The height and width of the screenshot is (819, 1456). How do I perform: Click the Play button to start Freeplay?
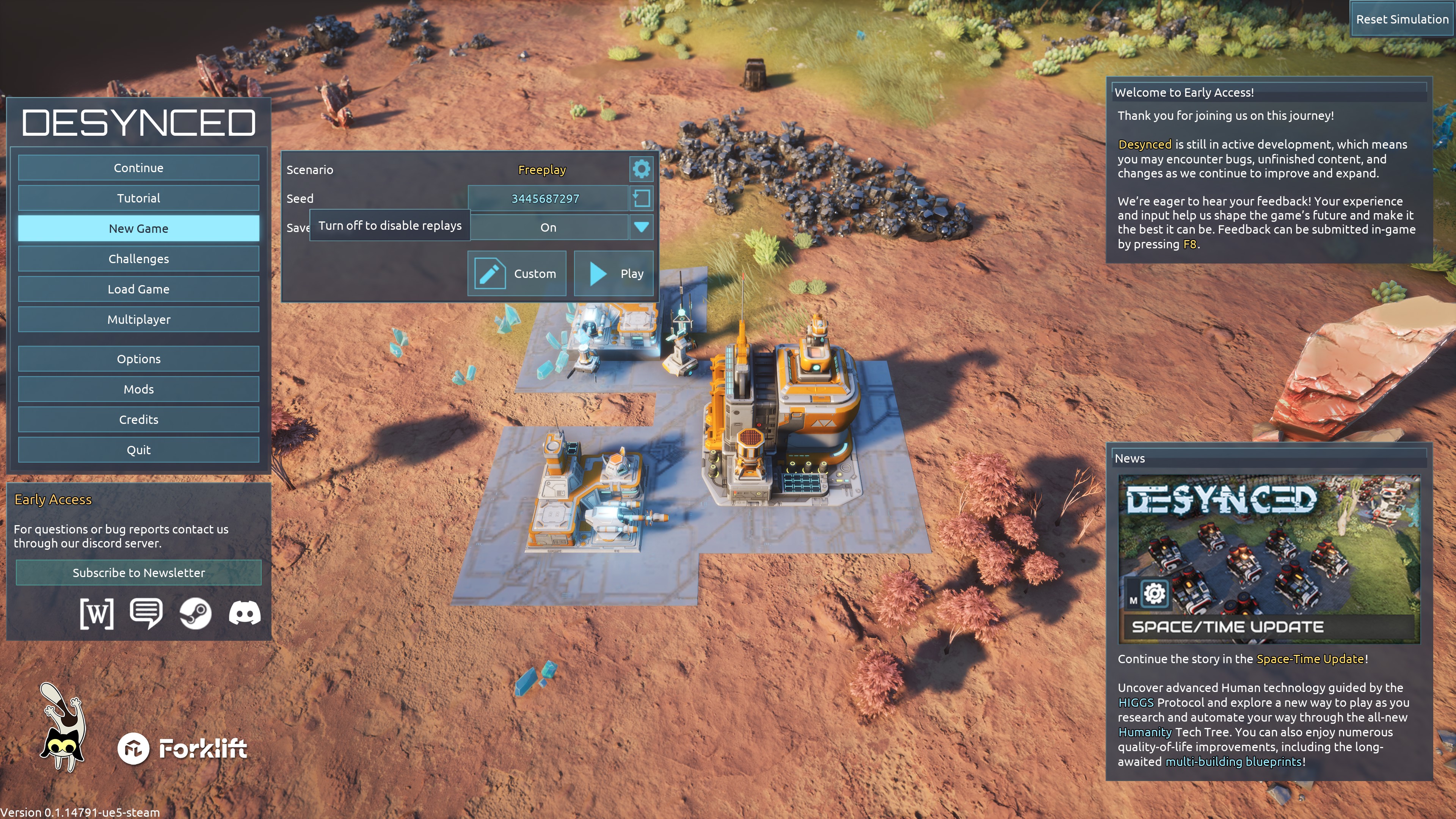614,273
